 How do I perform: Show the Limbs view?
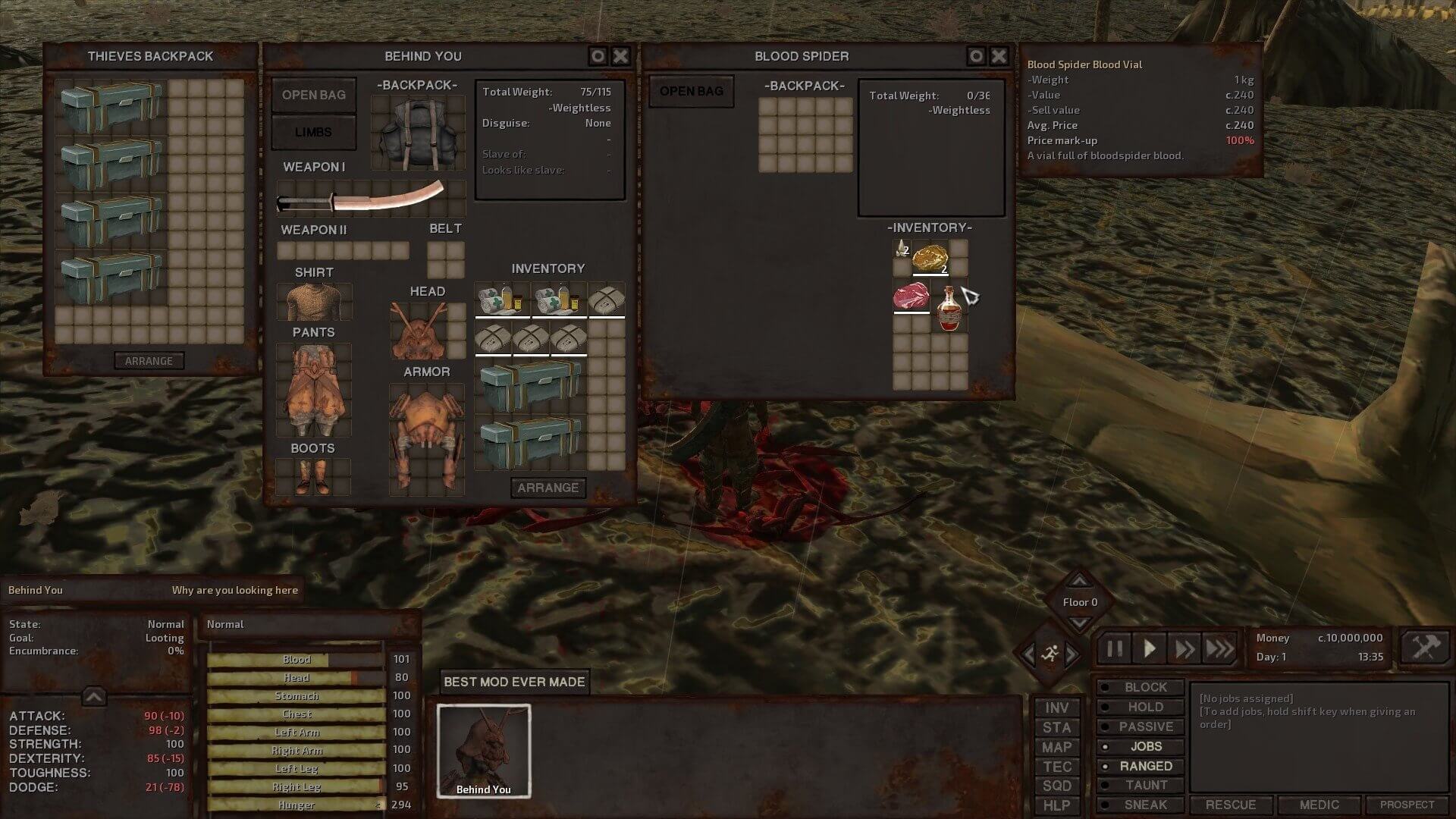point(313,132)
